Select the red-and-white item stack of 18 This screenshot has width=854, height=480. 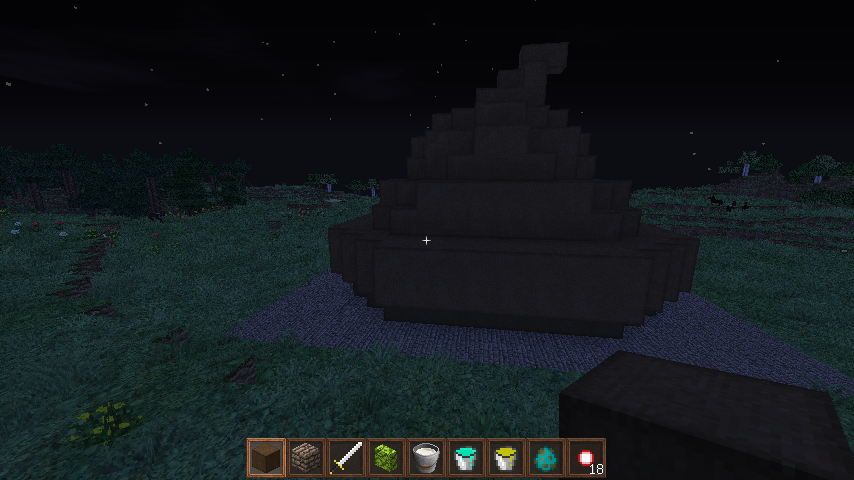(586, 458)
